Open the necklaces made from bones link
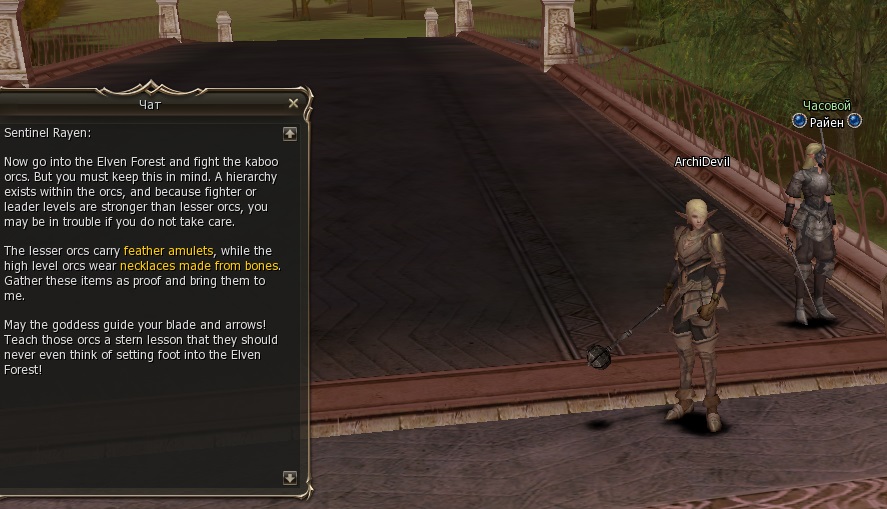The width and height of the screenshot is (887, 509). (200, 266)
